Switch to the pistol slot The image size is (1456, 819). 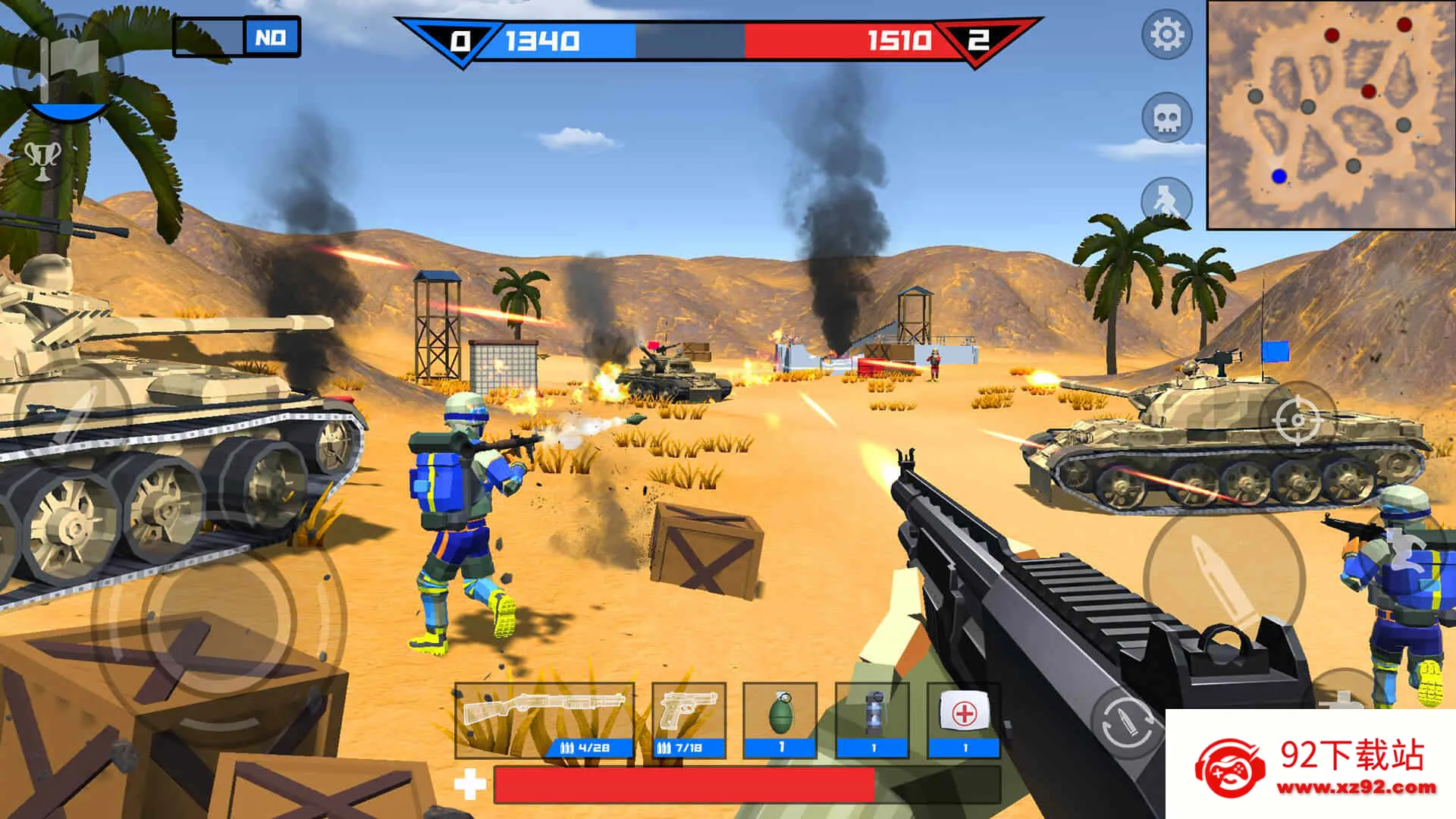pyautogui.click(x=688, y=720)
